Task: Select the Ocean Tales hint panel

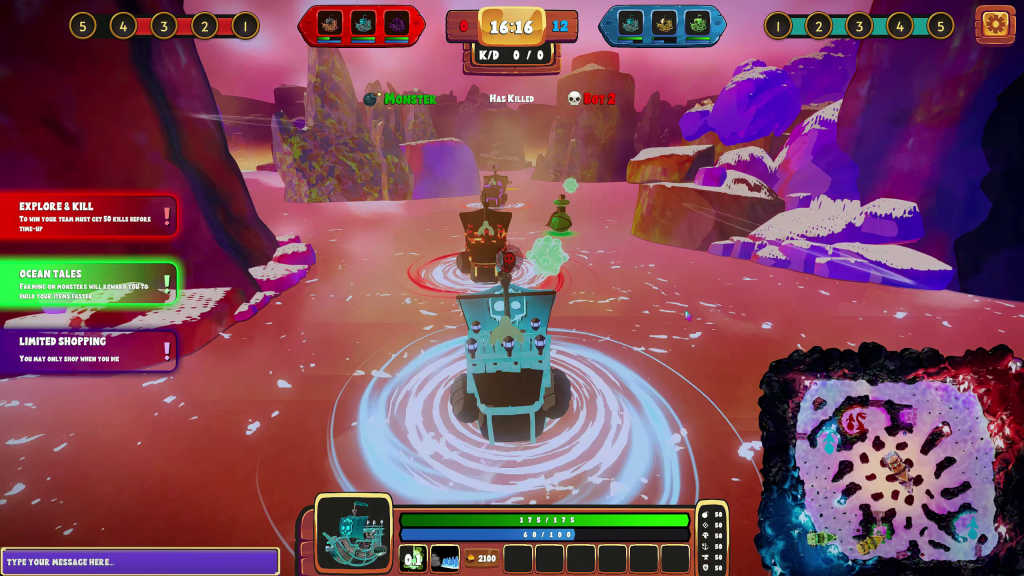Action: 89,283
